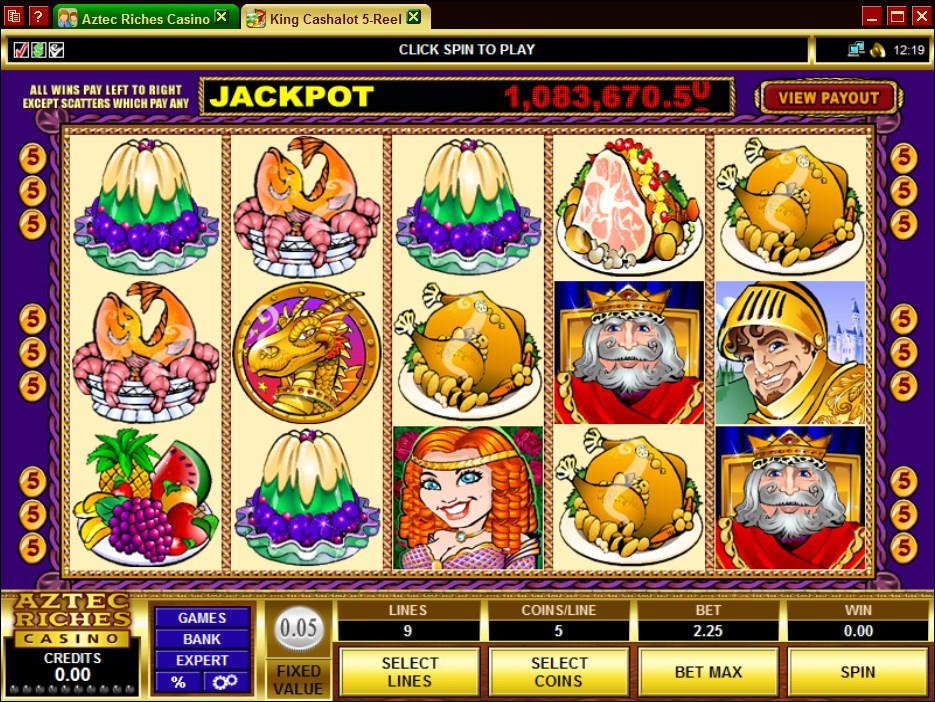Close the Aztec Riches Casino tab
The width and height of the screenshot is (935, 702).
point(221,18)
